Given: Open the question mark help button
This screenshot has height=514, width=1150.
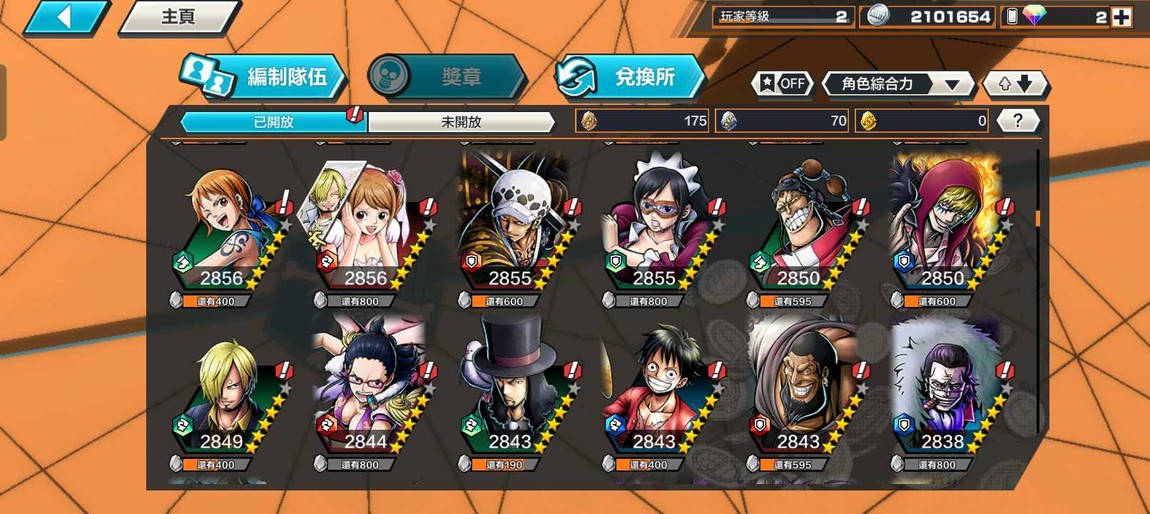Looking at the screenshot, I should pos(1018,121).
